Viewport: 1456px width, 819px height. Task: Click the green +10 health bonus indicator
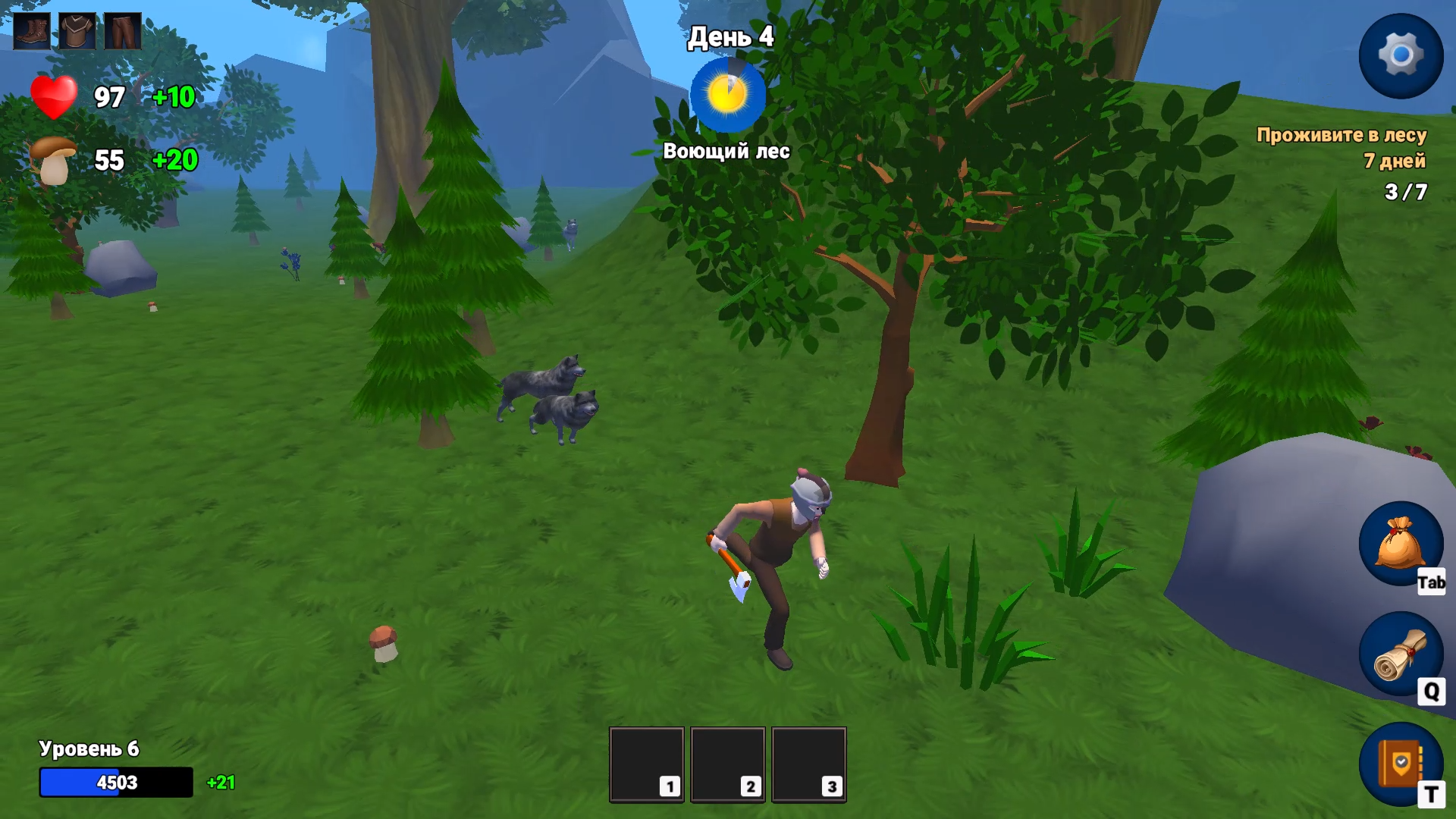point(173,97)
